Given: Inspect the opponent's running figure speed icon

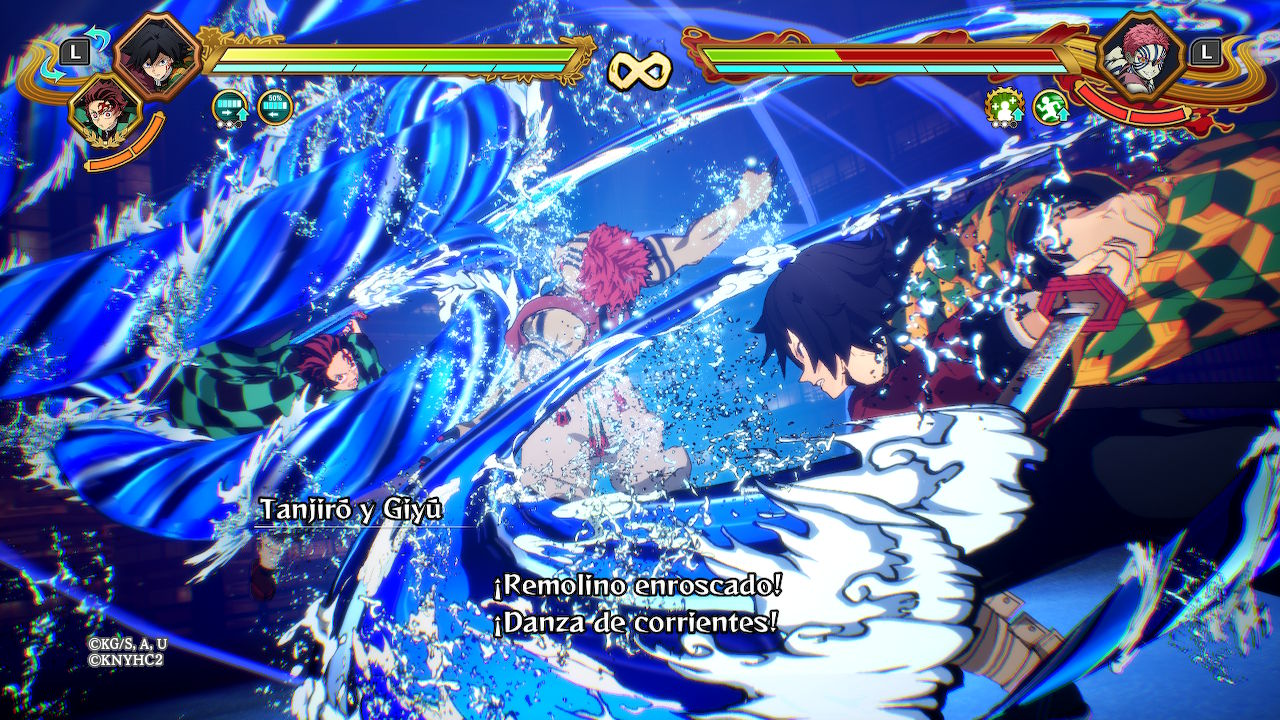Looking at the screenshot, I should (1050, 106).
